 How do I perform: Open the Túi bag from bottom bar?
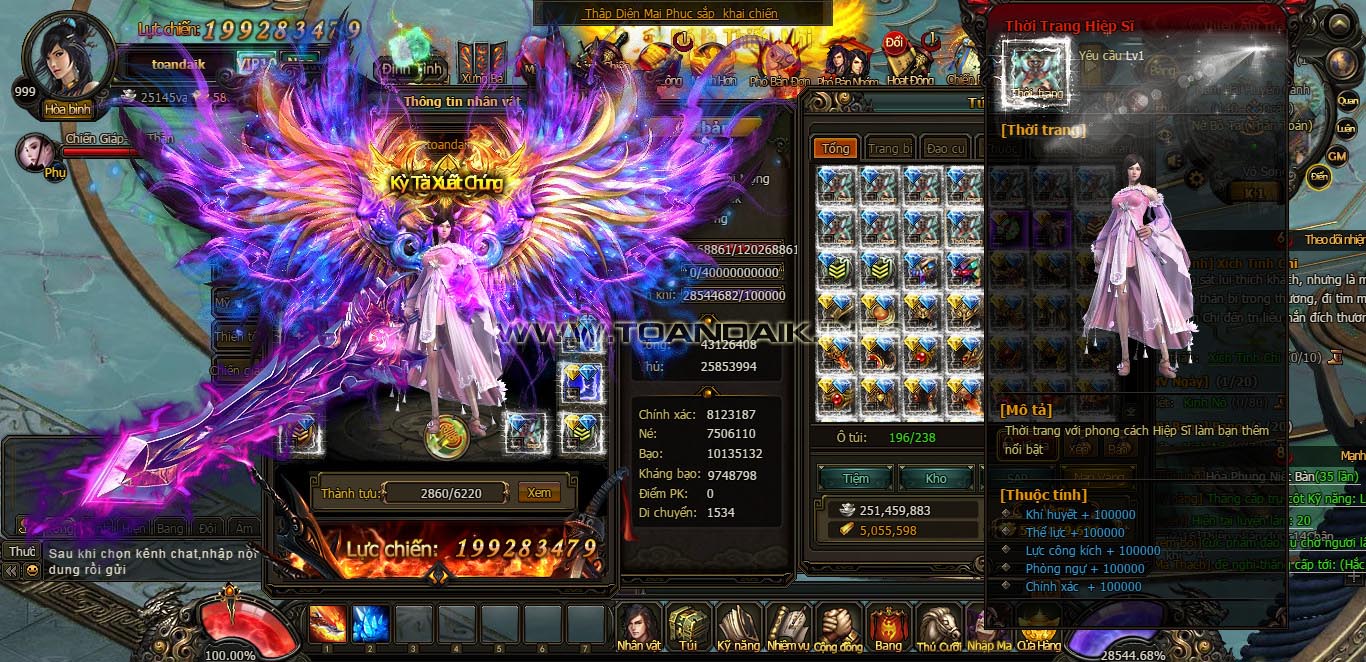688,626
